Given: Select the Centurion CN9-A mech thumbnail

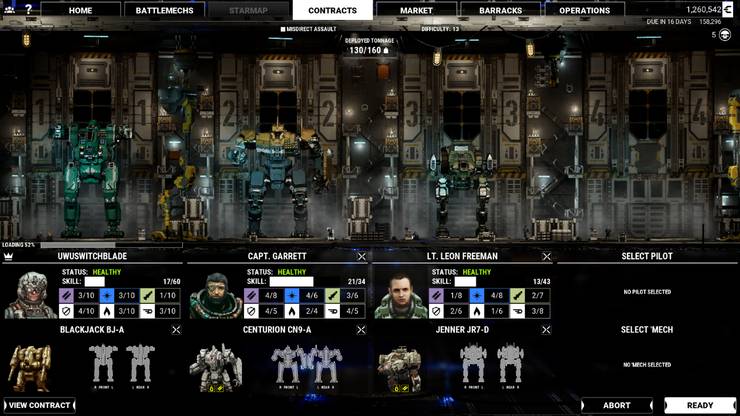Looking at the screenshot, I should pyautogui.click(x=215, y=366).
